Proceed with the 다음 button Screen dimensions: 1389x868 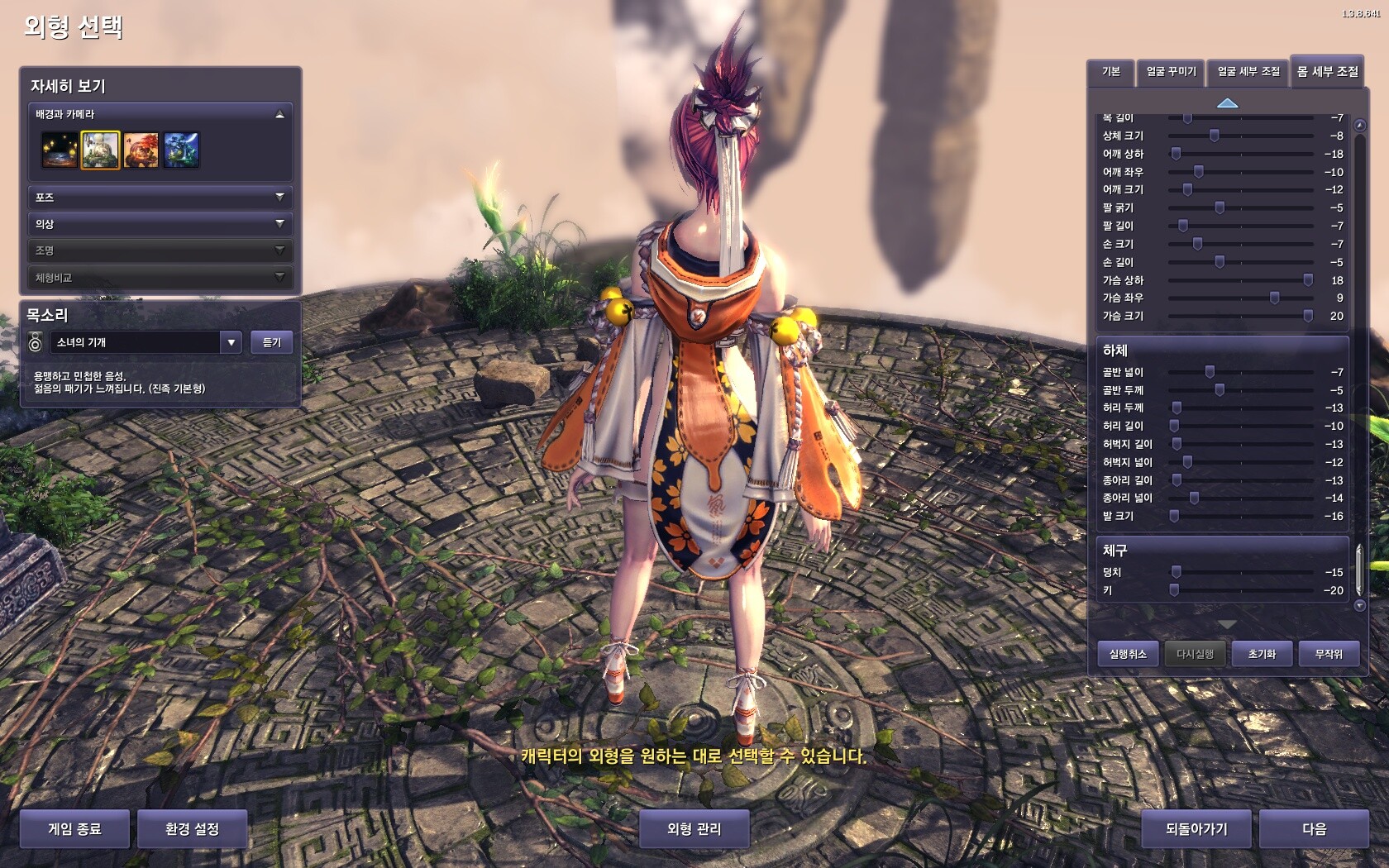click(1314, 828)
